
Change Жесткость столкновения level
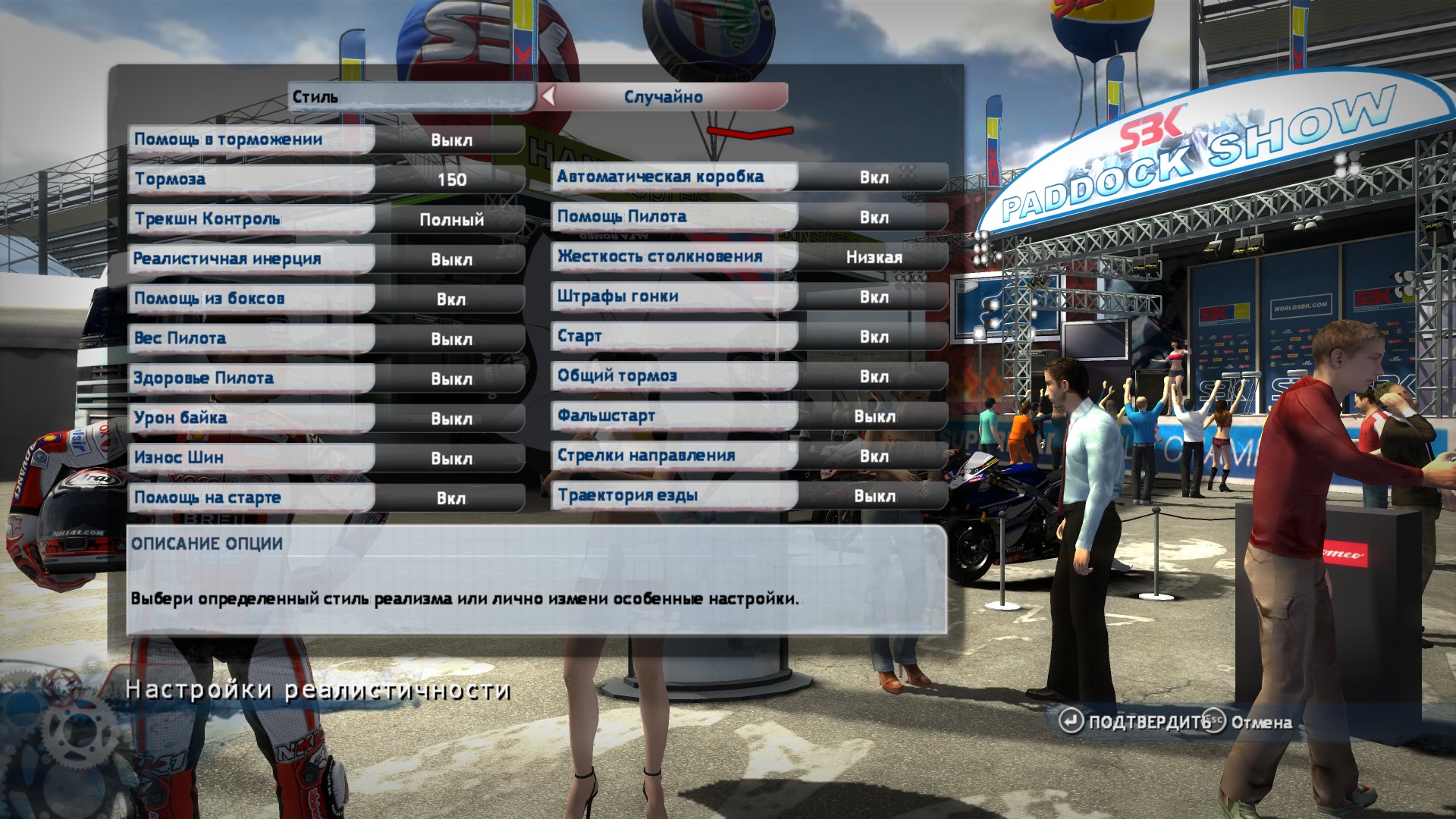pyautogui.click(x=749, y=257)
